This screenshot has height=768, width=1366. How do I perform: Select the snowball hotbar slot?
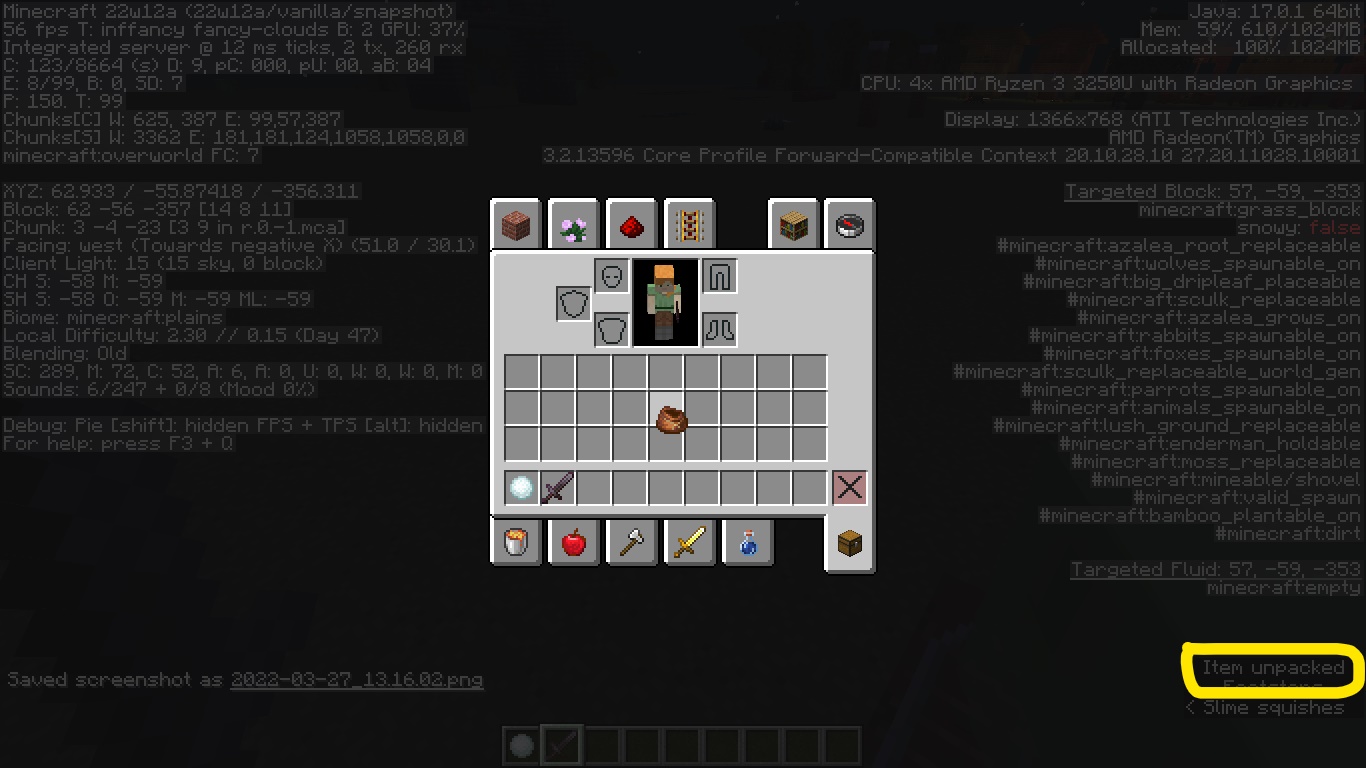[522, 488]
